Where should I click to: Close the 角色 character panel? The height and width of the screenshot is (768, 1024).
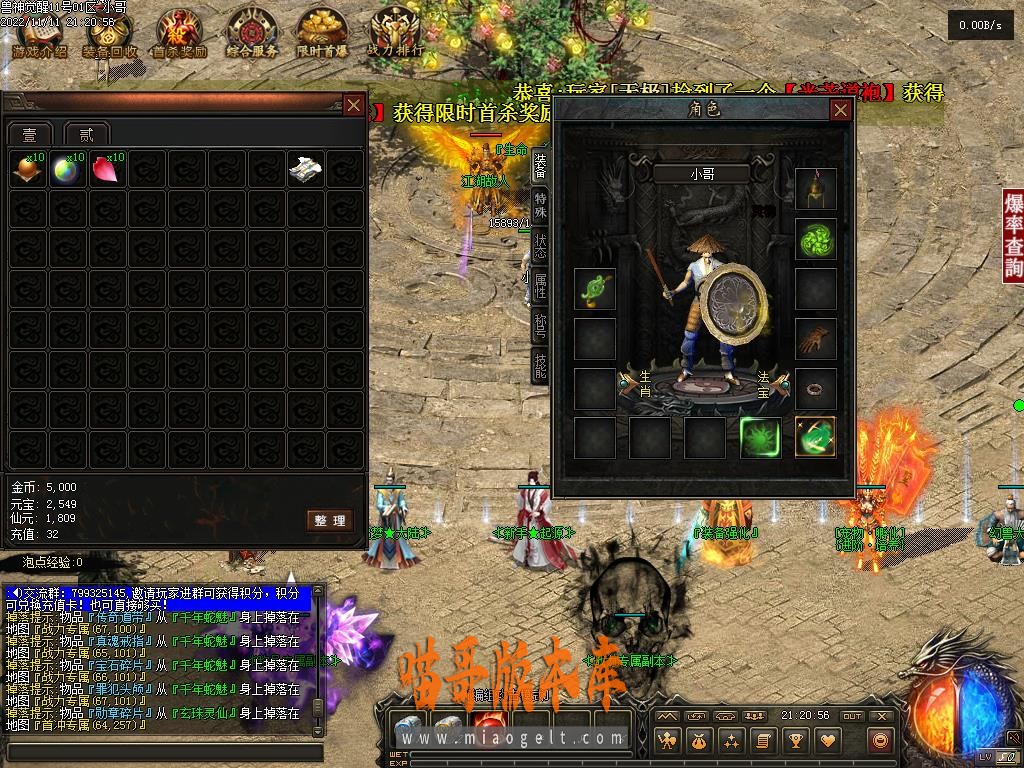tap(841, 110)
